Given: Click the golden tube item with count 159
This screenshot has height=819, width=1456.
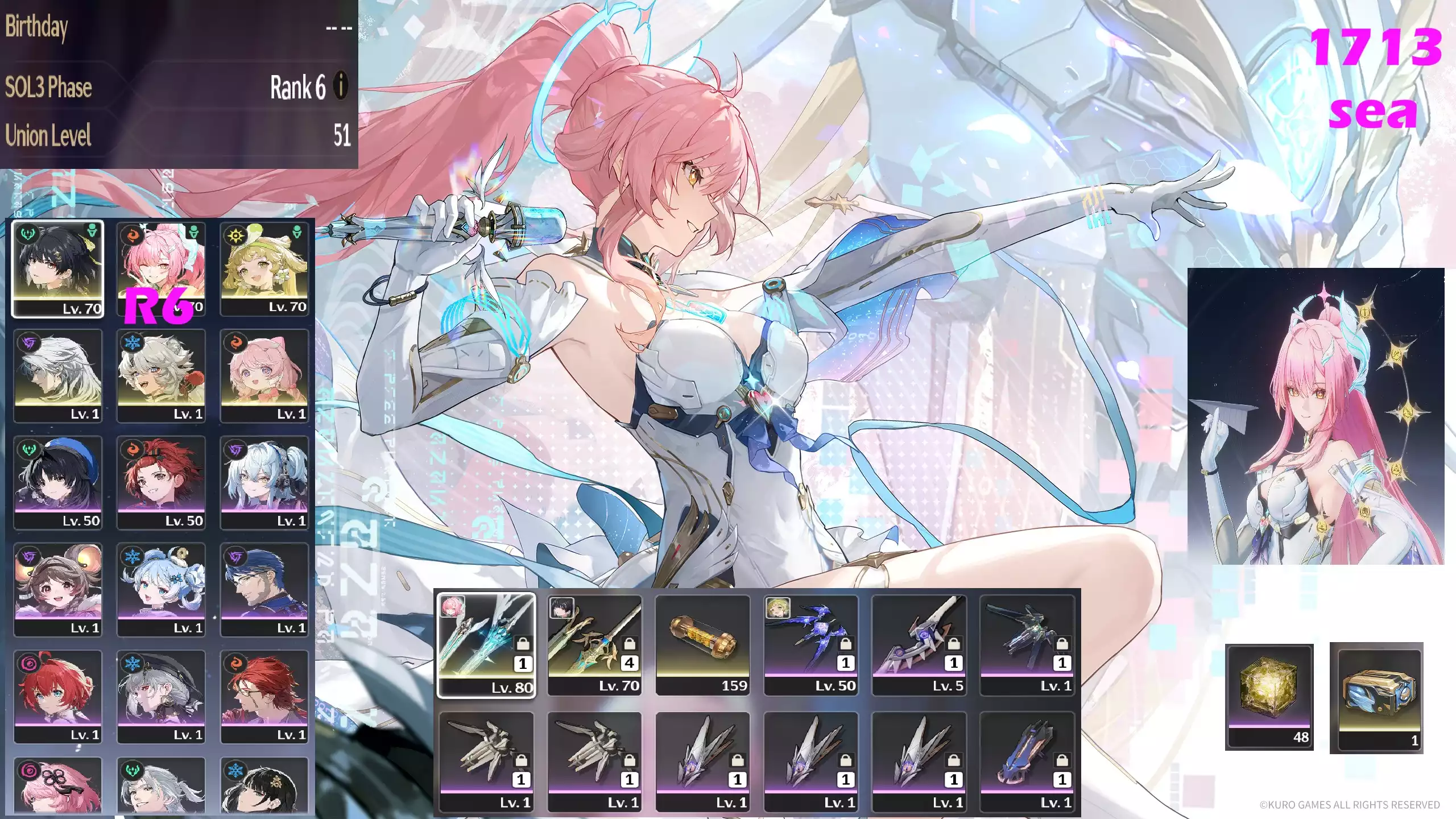Looking at the screenshot, I should point(702,645).
